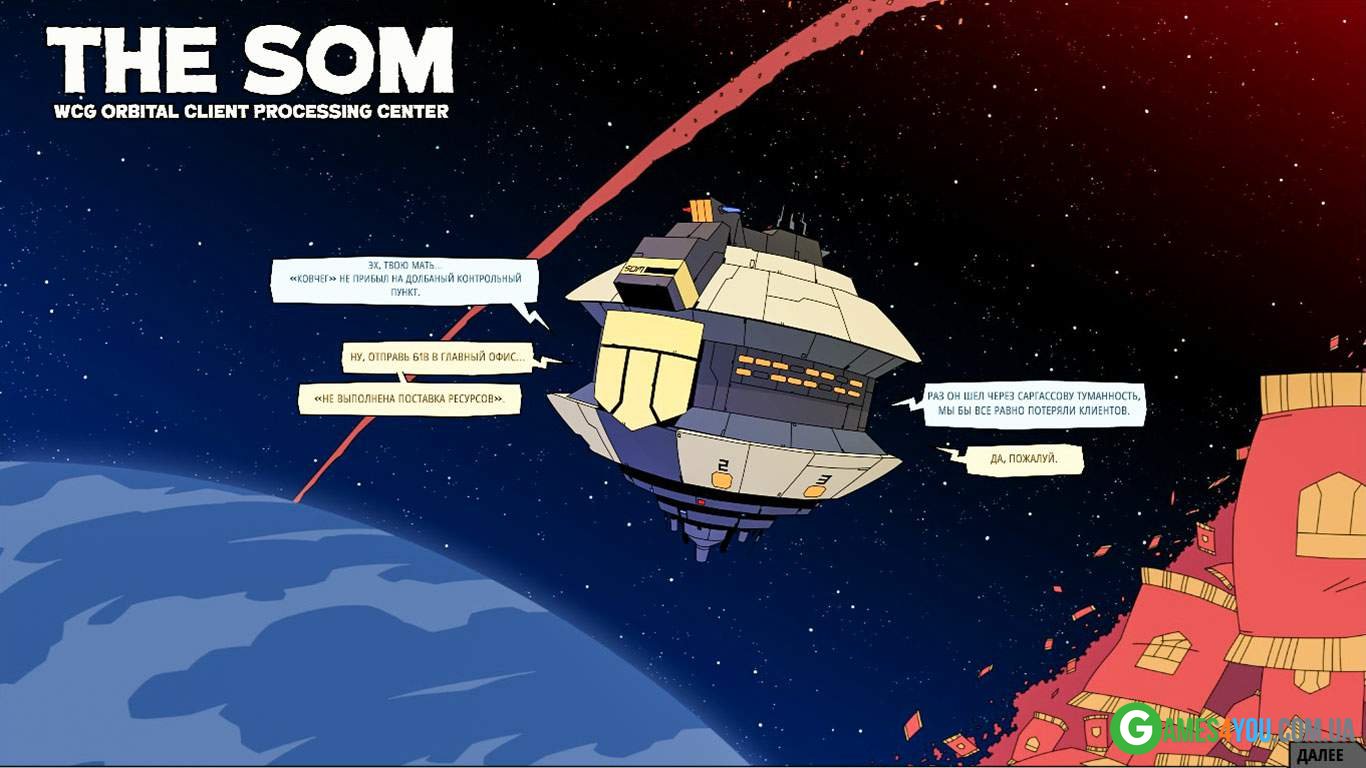Click the WCG Orbital Client Processing Center subtitle

tap(250, 112)
